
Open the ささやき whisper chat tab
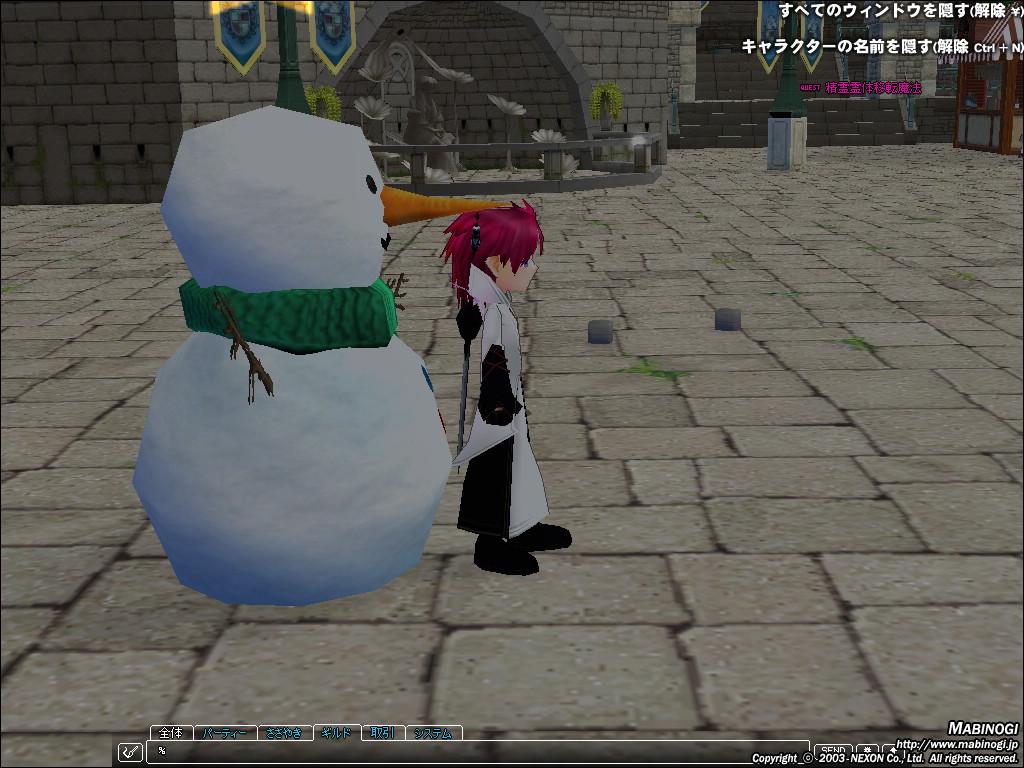pyautogui.click(x=285, y=733)
